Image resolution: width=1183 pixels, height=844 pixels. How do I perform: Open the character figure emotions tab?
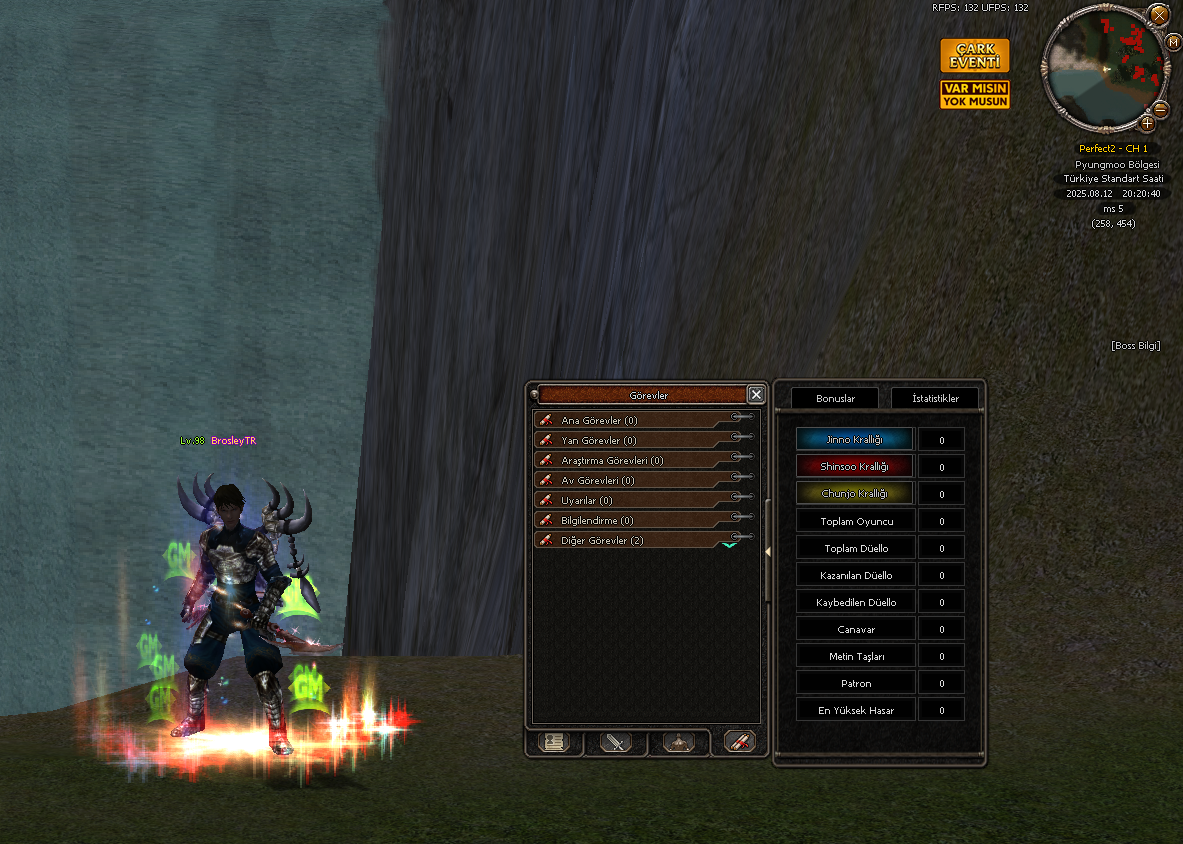coord(679,742)
